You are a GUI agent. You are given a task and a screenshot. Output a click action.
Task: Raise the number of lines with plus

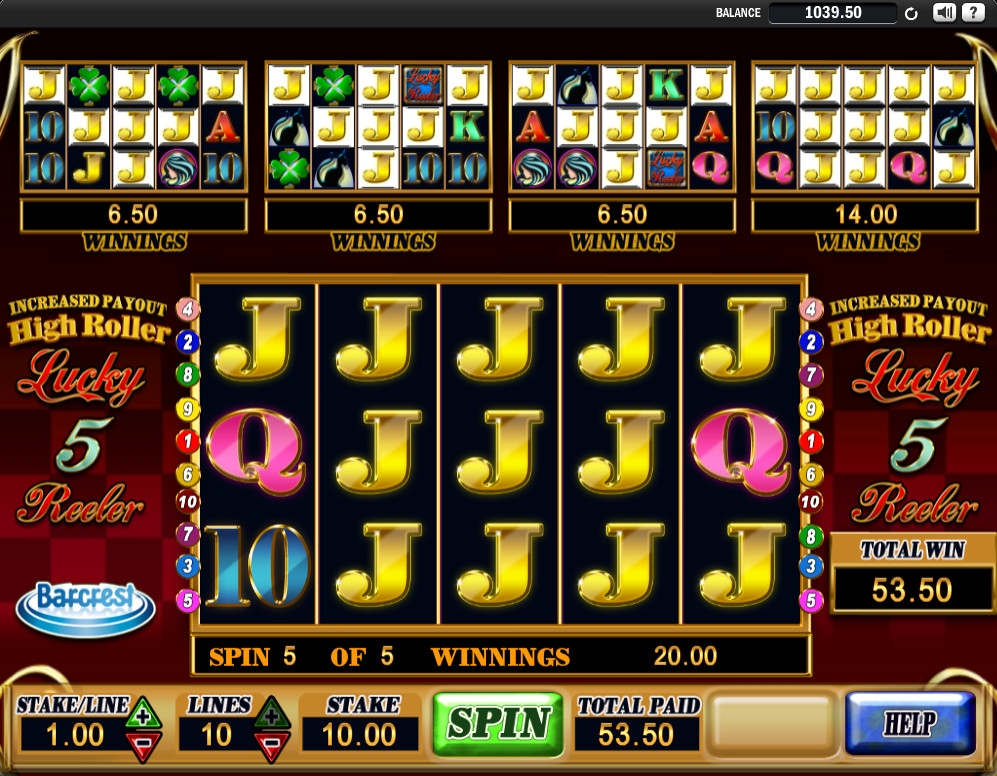pos(269,714)
